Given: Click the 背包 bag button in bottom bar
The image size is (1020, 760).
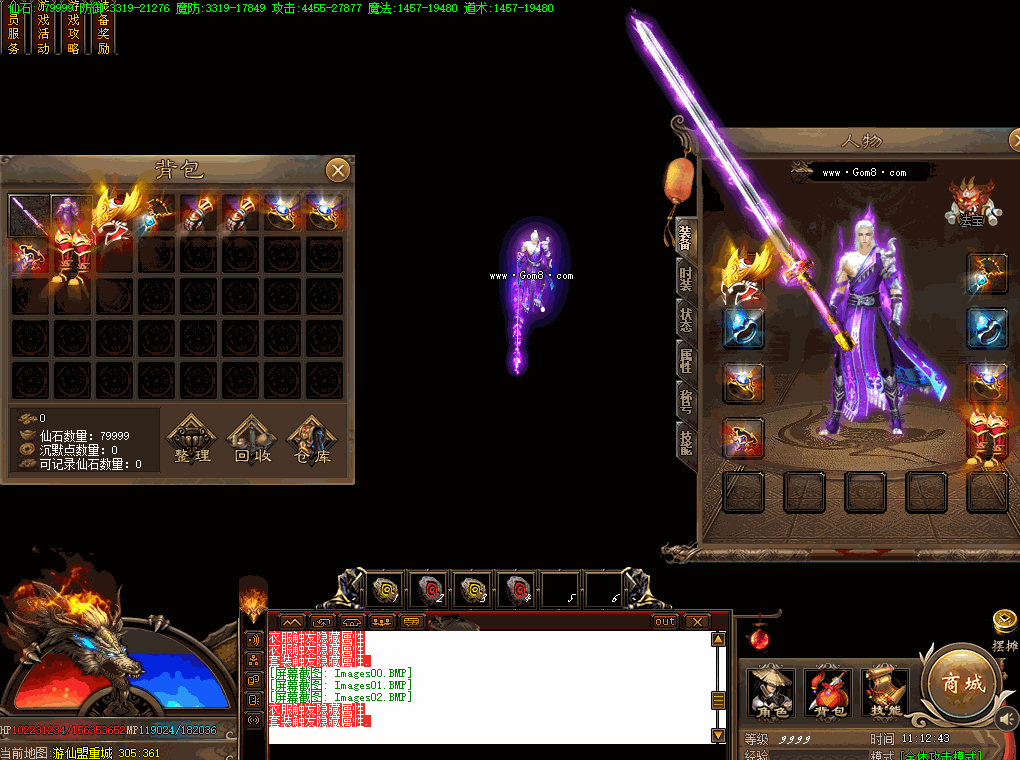Looking at the screenshot, I should pos(828,691).
